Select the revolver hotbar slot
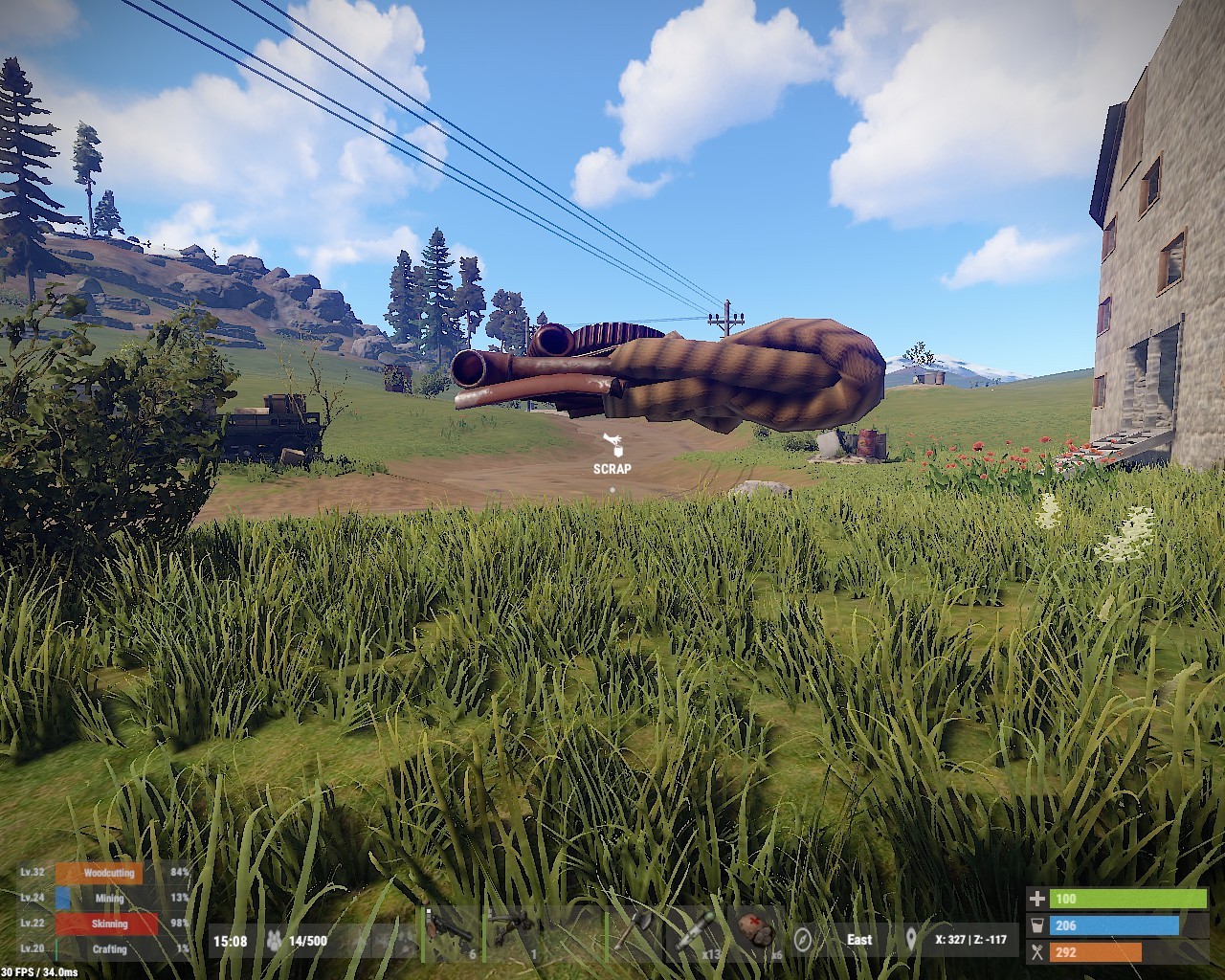1225x980 pixels. tap(450, 932)
